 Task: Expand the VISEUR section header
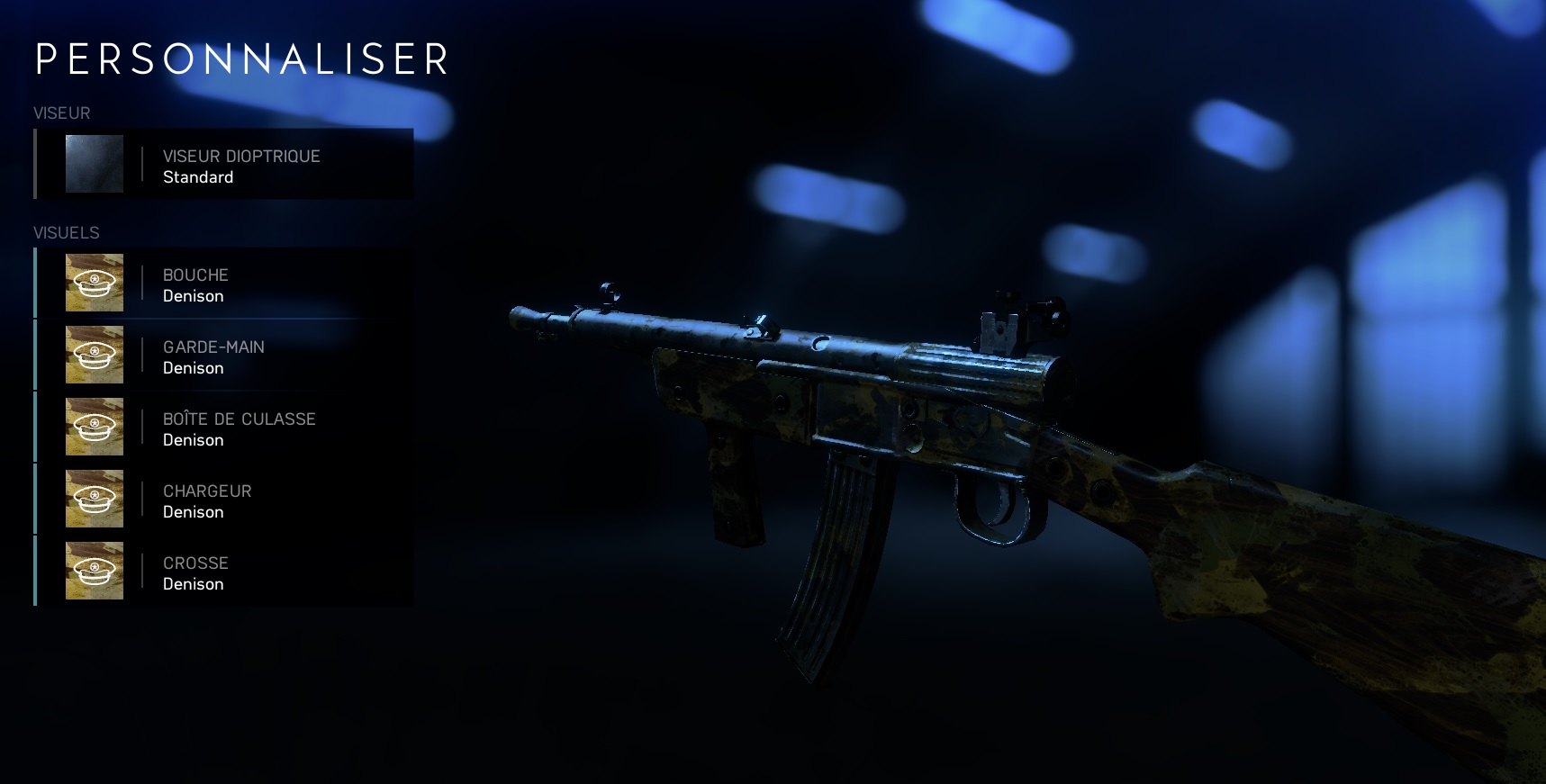[x=60, y=113]
